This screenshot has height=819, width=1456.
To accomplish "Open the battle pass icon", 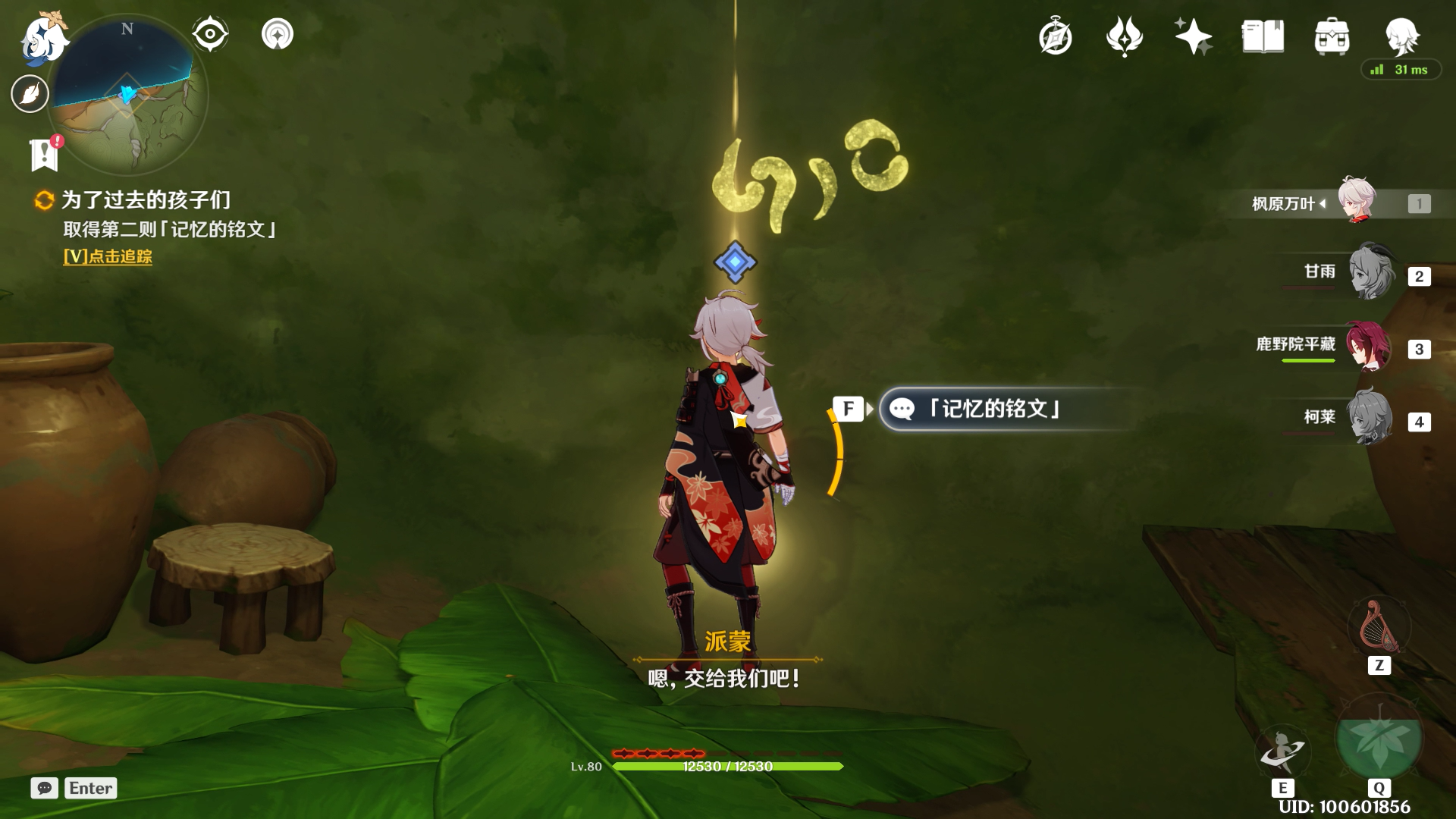I will click(1124, 36).
